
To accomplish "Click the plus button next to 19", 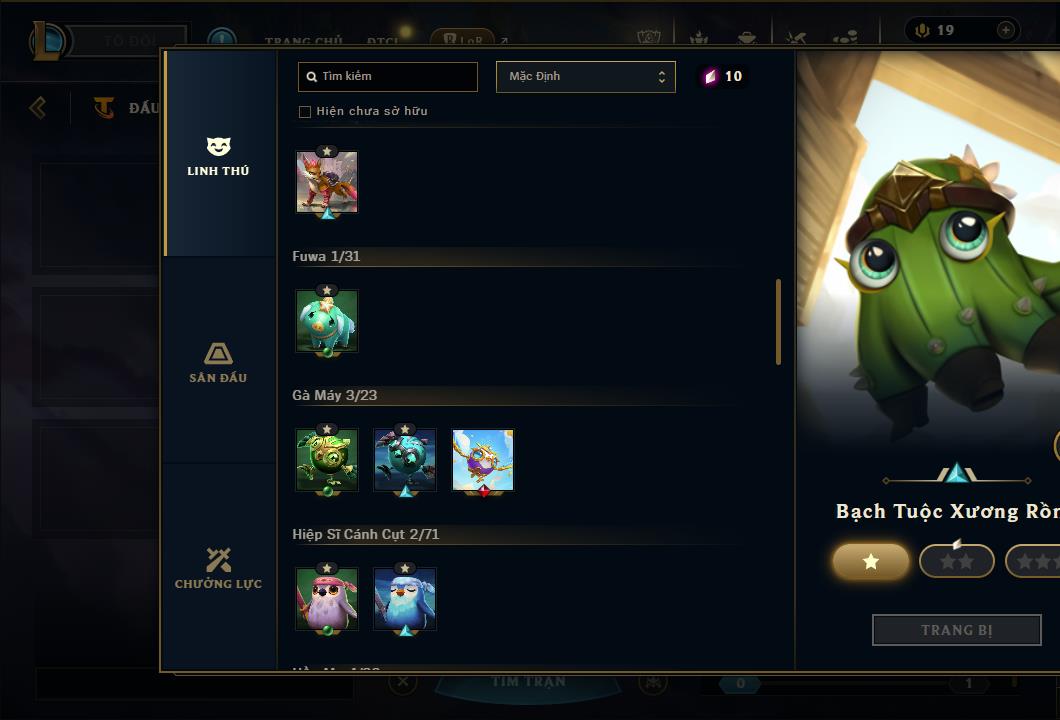I will 1005,30.
